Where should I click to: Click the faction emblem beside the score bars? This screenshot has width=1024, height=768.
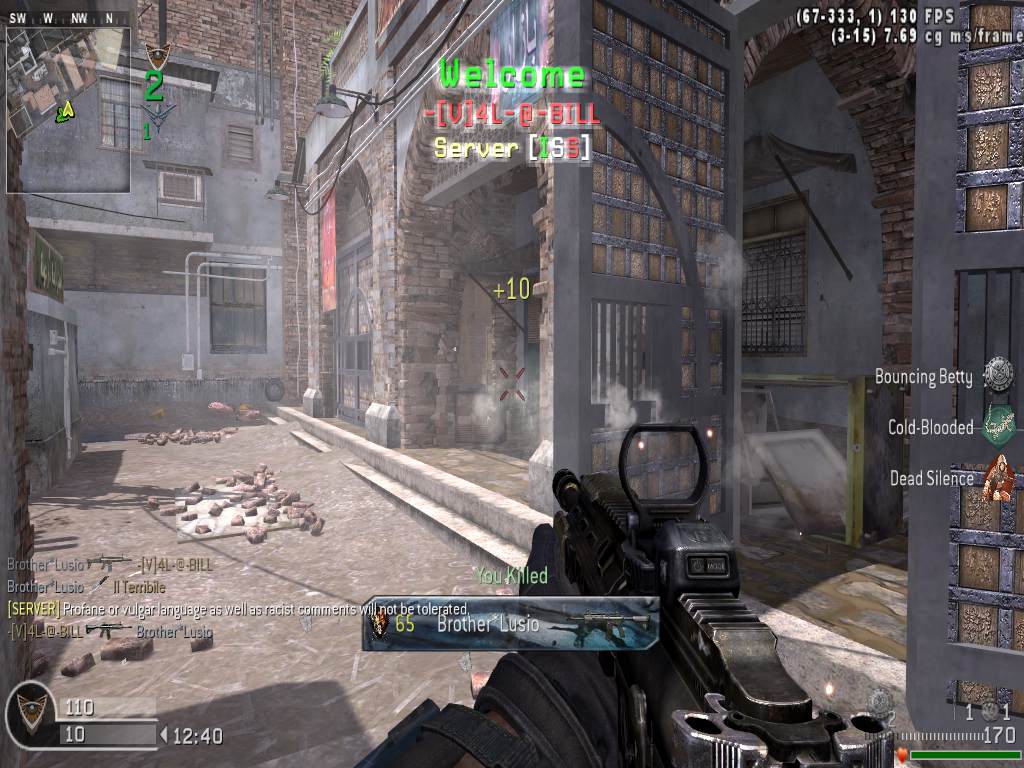tap(31, 713)
